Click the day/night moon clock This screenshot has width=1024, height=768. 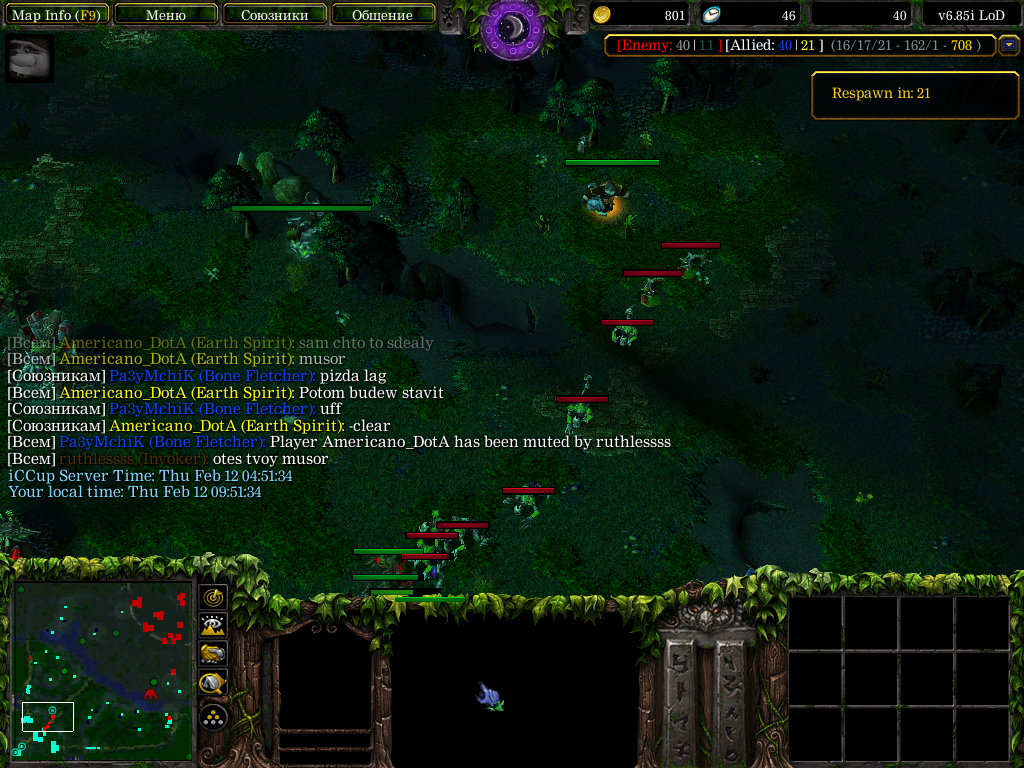[512, 28]
